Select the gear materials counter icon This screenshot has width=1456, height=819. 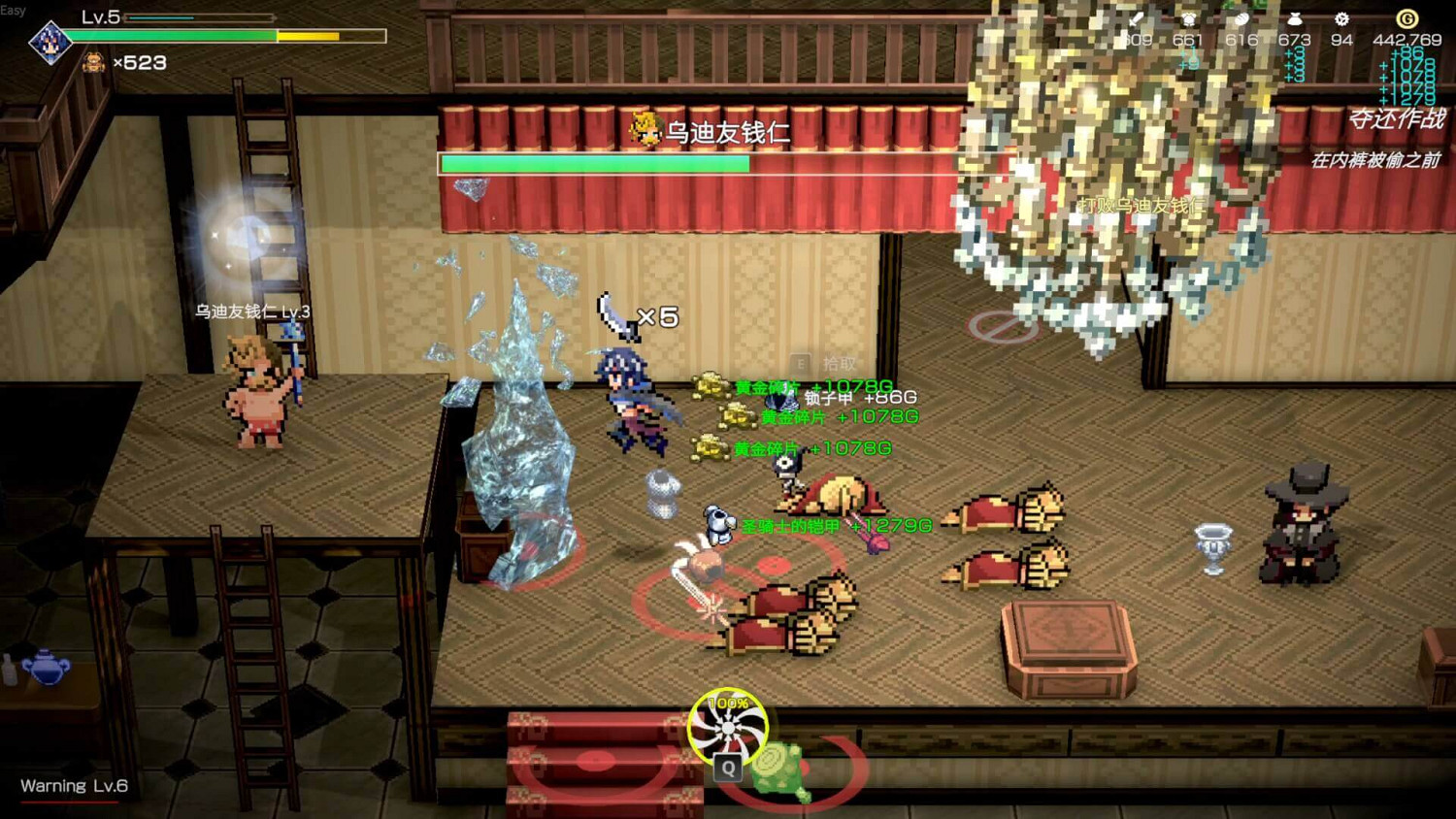point(1340,19)
